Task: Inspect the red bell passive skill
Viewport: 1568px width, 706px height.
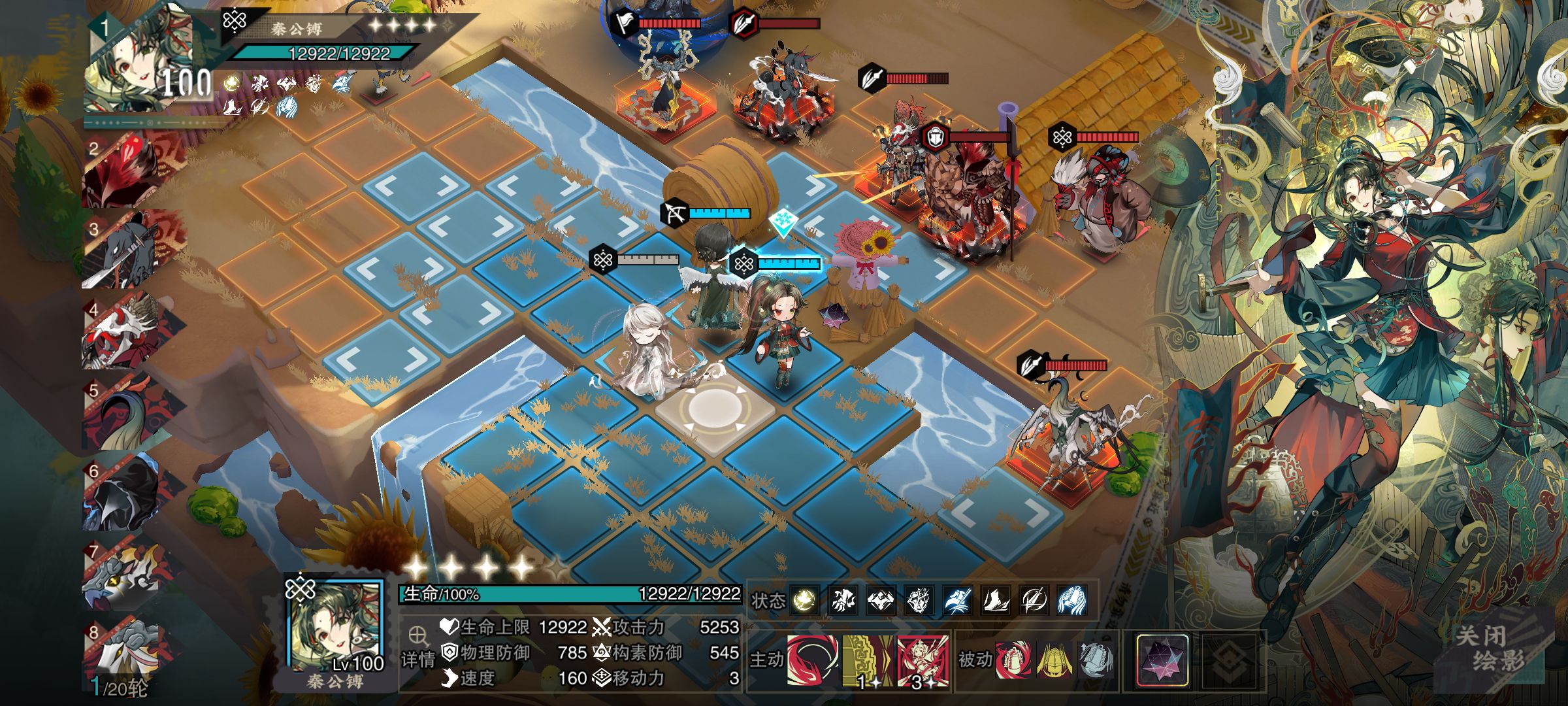Action: point(1014,659)
